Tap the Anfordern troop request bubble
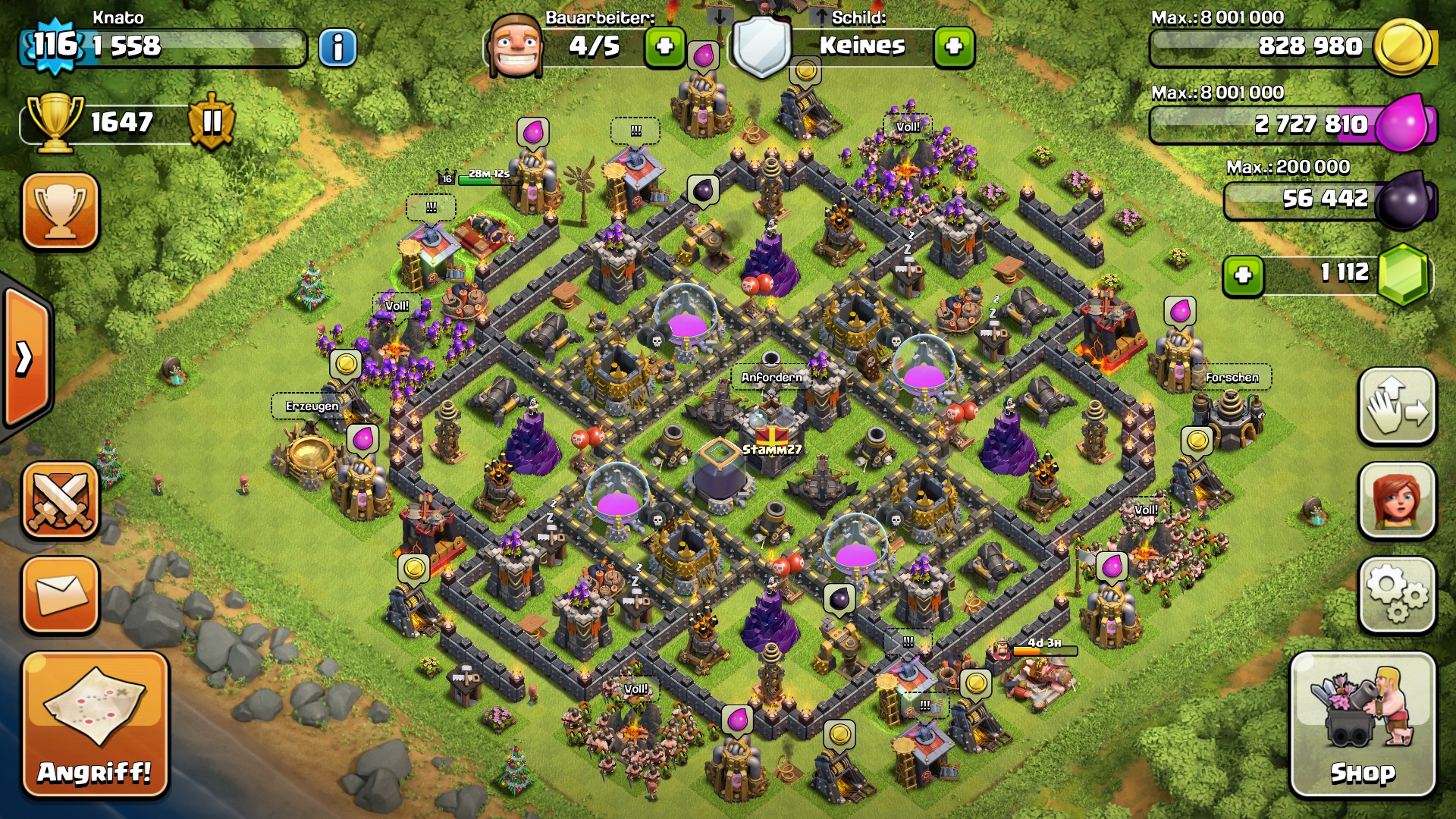The image size is (1456, 819). point(771,377)
